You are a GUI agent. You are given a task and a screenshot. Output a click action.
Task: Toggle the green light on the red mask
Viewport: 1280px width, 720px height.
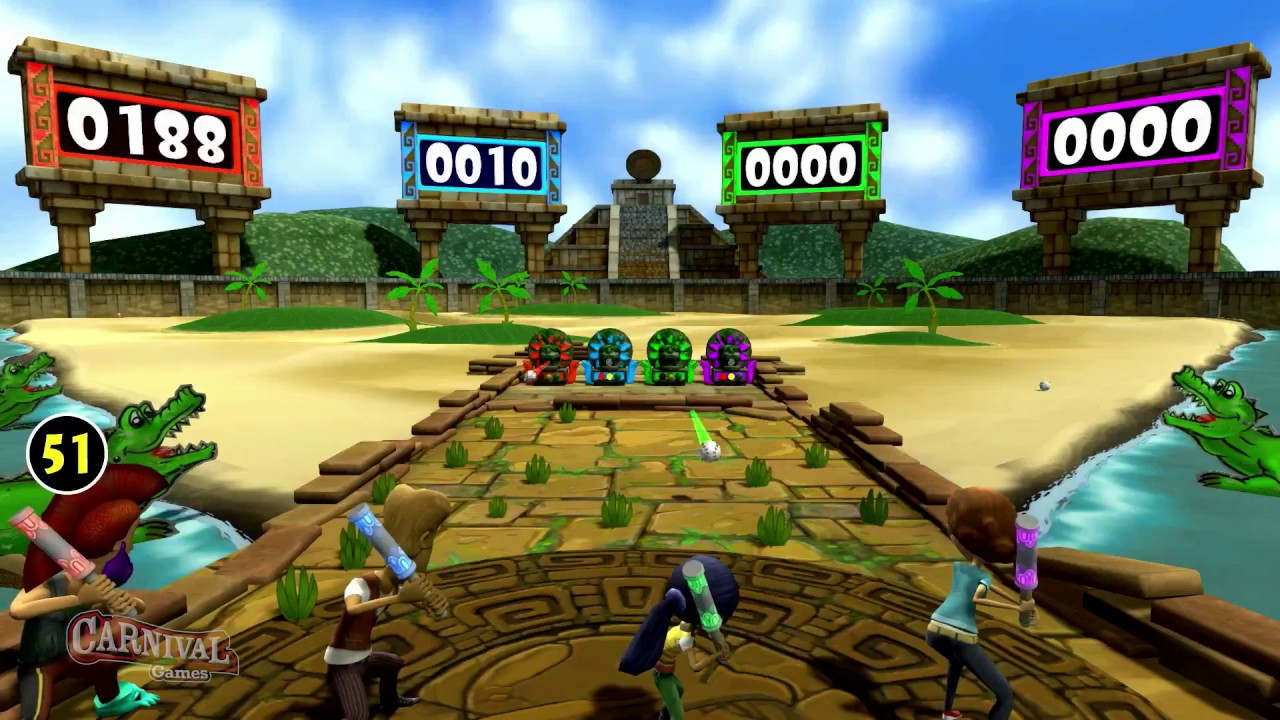pos(557,377)
